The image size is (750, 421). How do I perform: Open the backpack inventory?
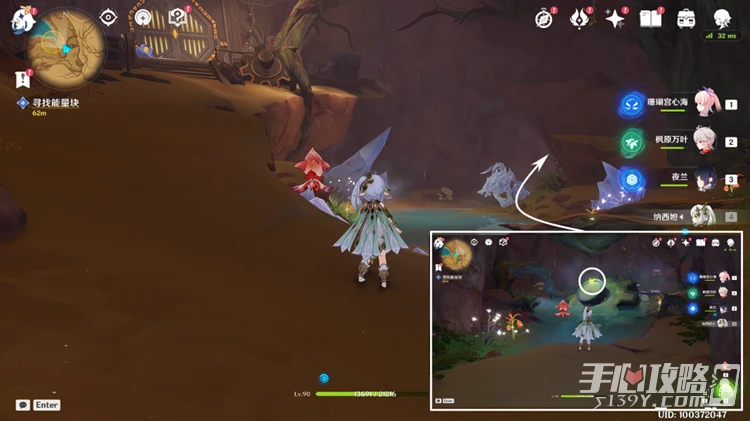tap(686, 18)
